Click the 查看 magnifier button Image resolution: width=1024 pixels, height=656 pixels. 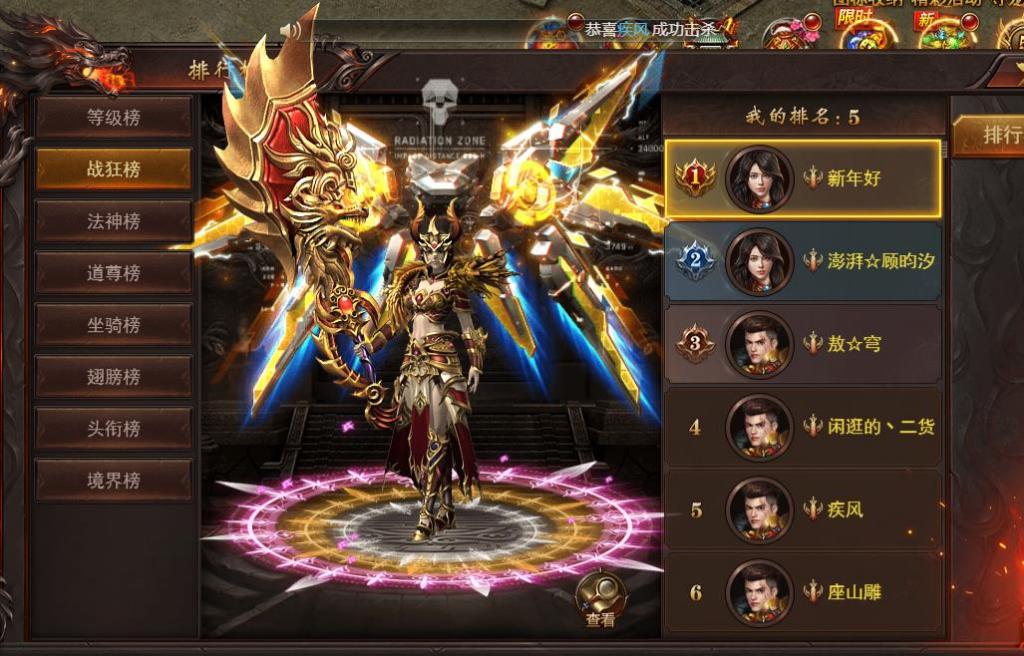click(600, 600)
